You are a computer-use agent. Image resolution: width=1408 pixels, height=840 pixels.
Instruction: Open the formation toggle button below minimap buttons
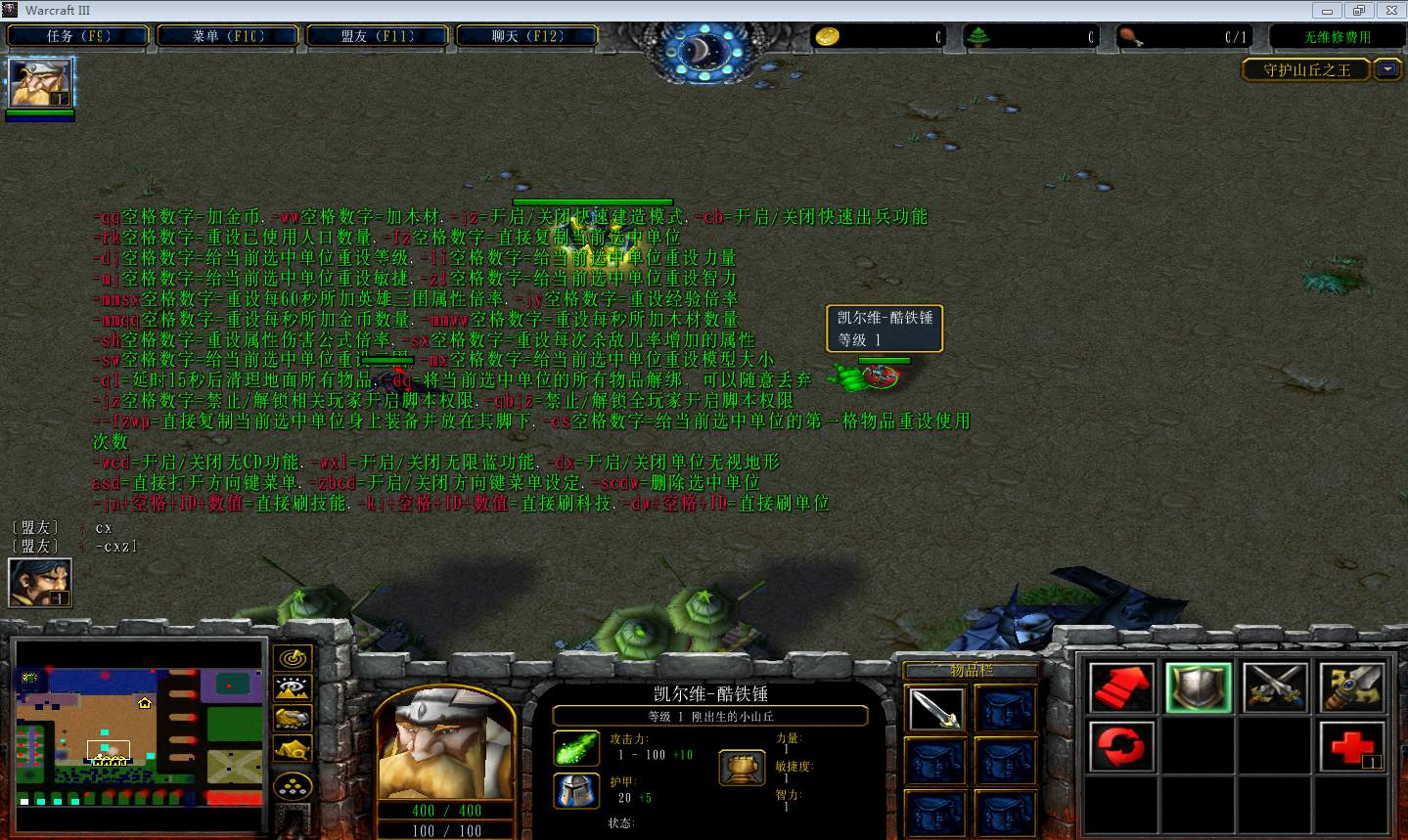[x=293, y=786]
